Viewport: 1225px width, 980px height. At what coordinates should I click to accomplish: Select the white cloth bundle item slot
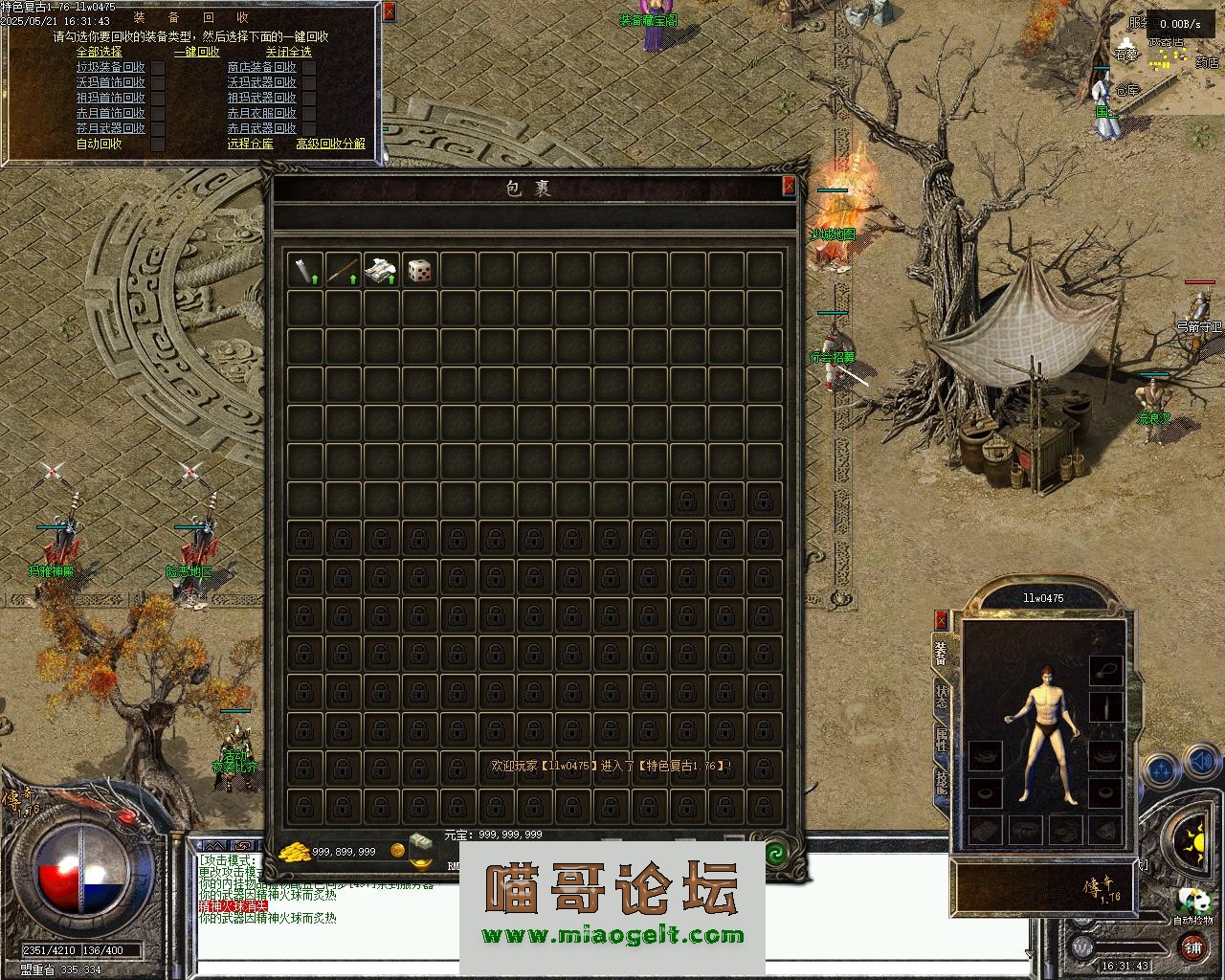[382, 271]
